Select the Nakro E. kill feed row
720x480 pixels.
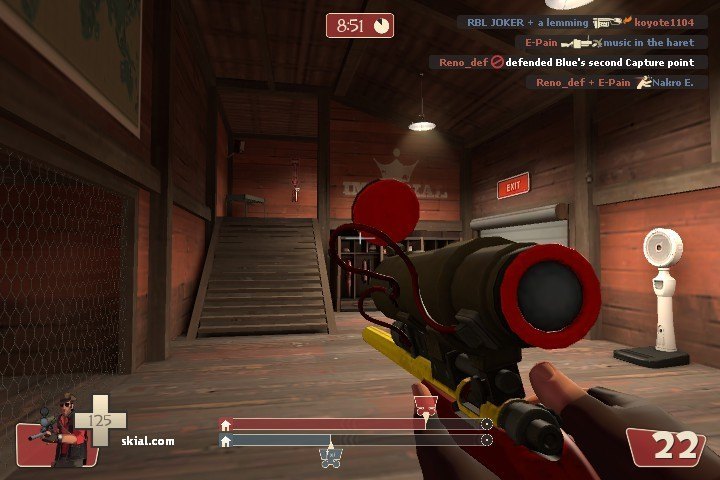pos(613,82)
